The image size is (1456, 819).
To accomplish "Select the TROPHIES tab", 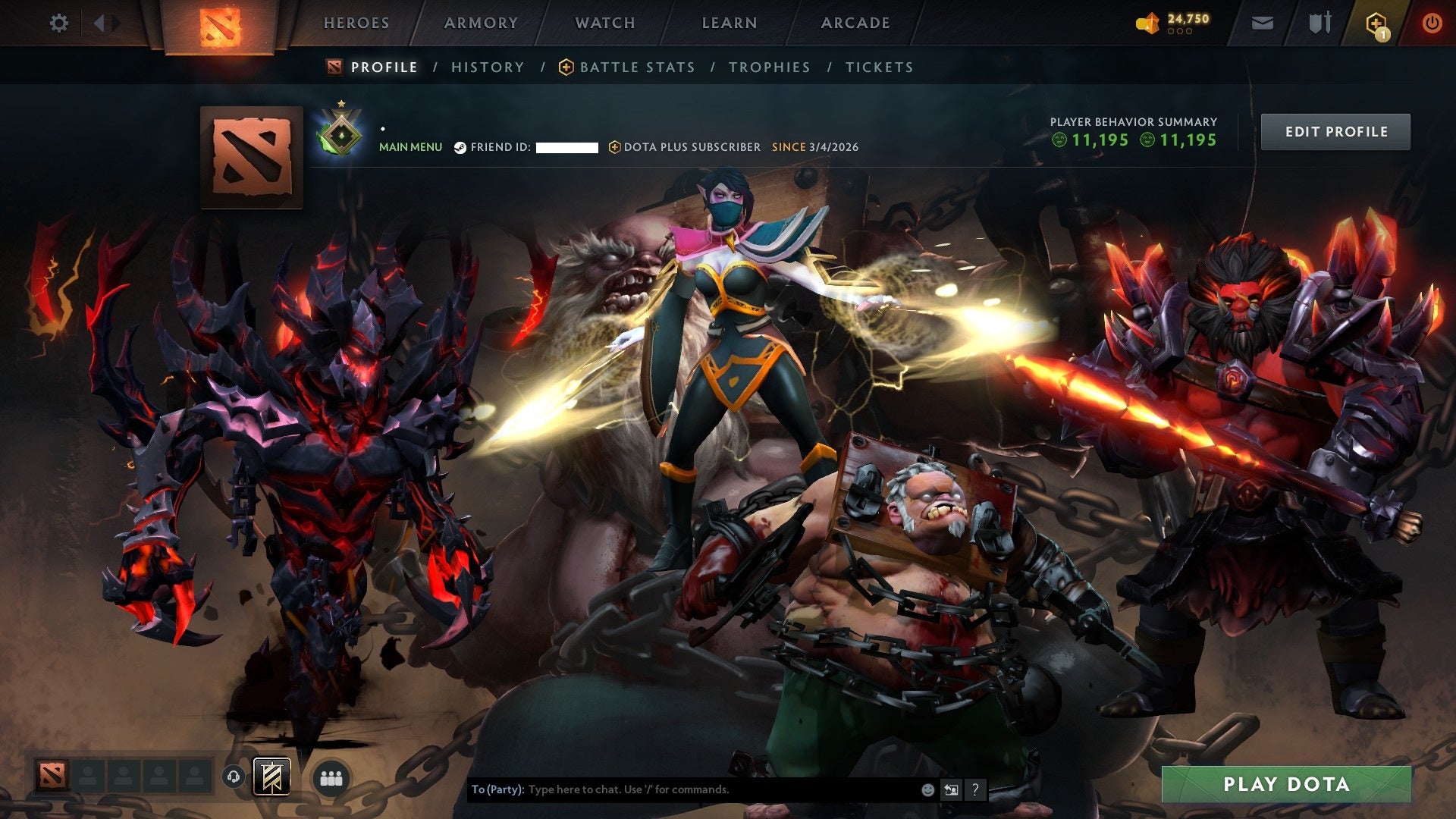I will [769, 67].
